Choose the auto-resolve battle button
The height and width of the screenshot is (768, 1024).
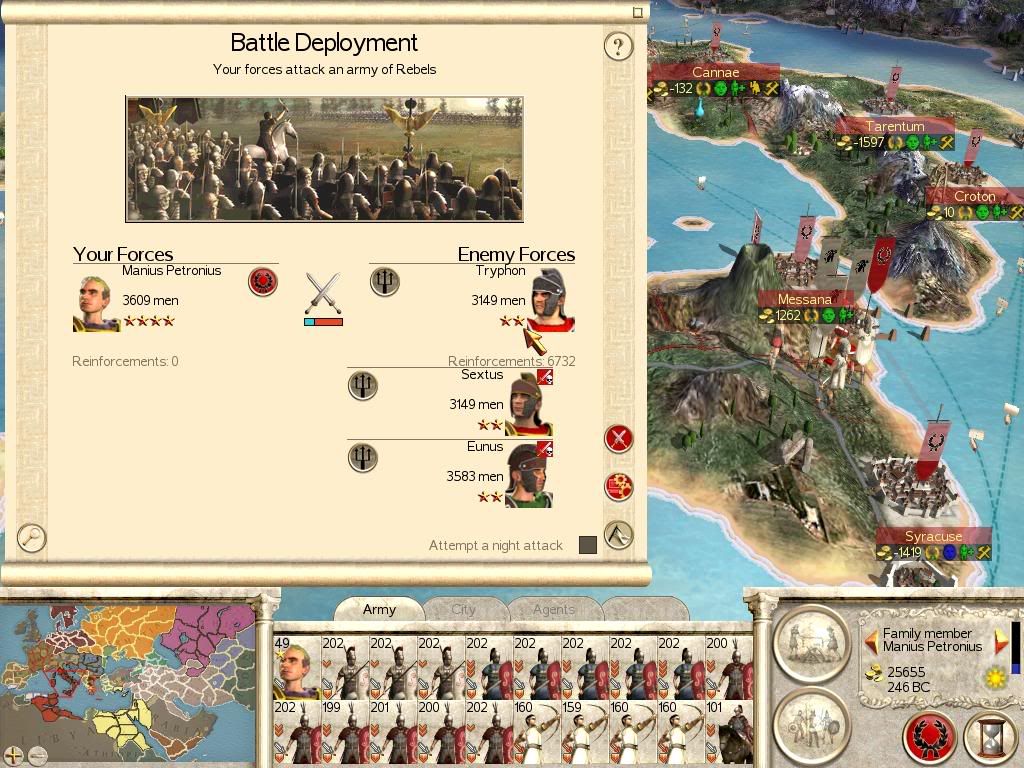[619, 487]
